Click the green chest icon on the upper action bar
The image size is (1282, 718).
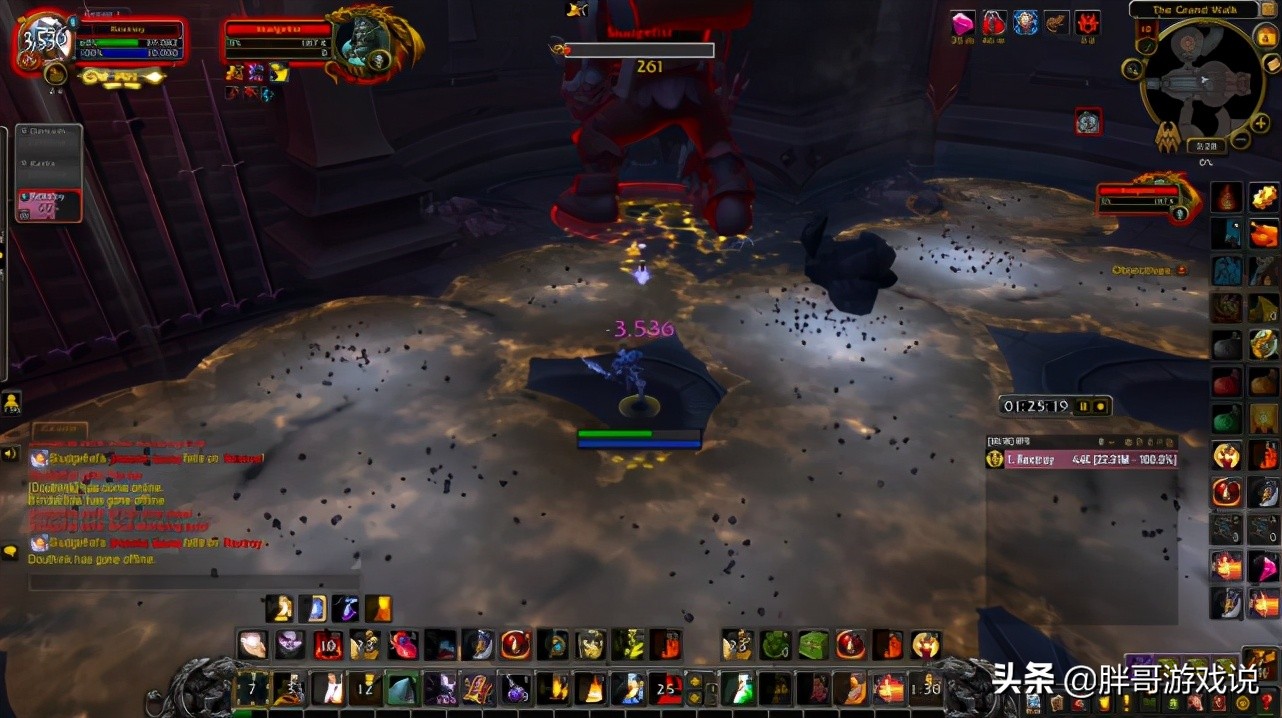tap(813, 645)
